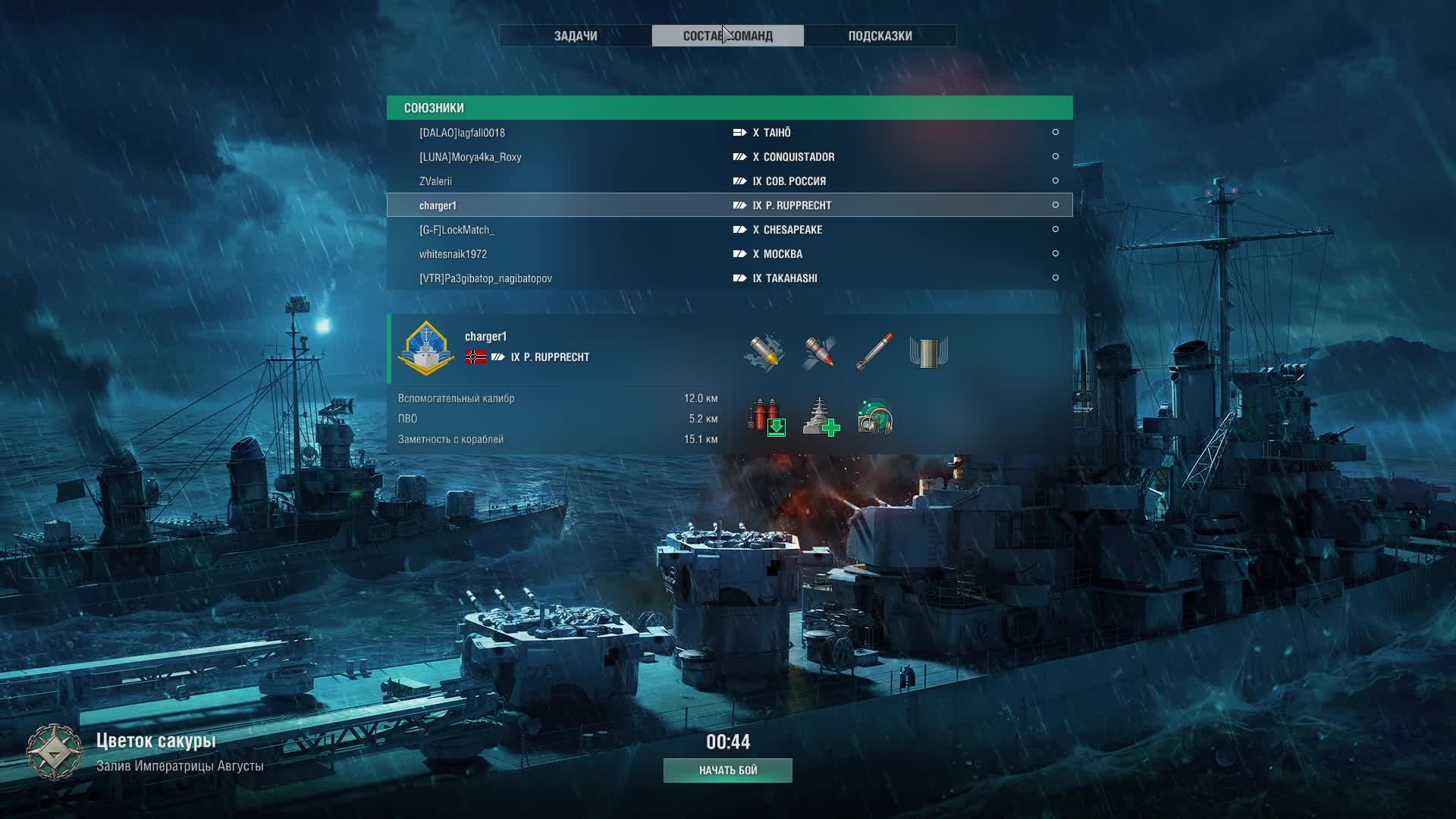Open the СОСТАВ КОМАНД tab
Viewport: 1456px width, 819px height.
pos(727,36)
